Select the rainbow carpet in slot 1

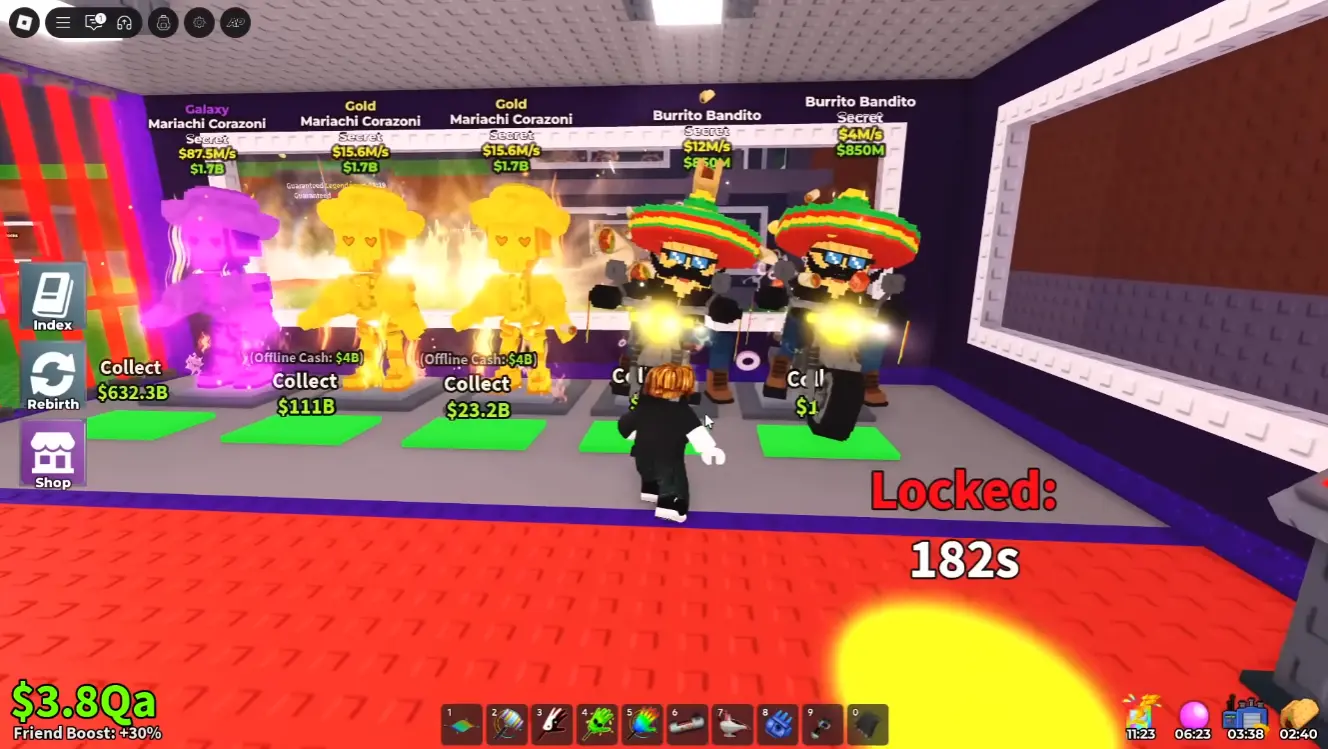pos(462,724)
